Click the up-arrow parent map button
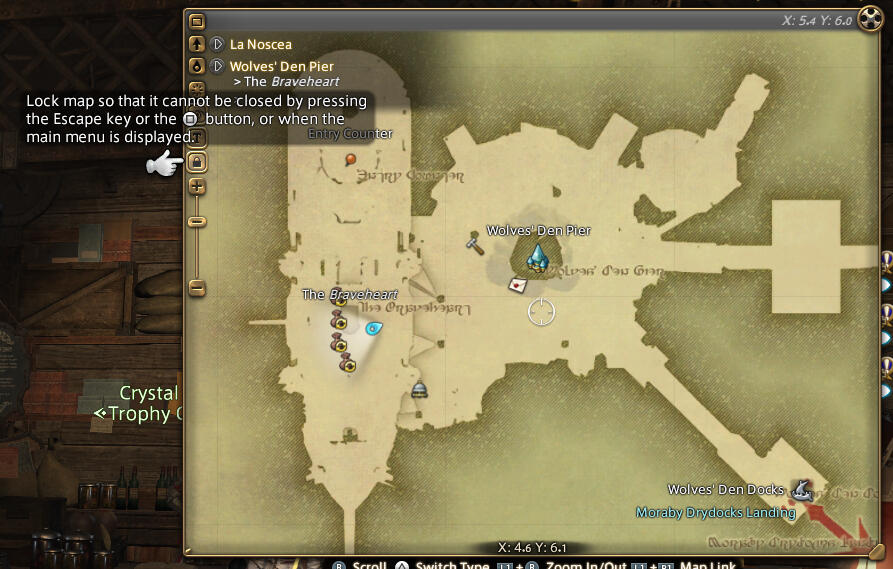This screenshot has height=569, width=893. 197,44
